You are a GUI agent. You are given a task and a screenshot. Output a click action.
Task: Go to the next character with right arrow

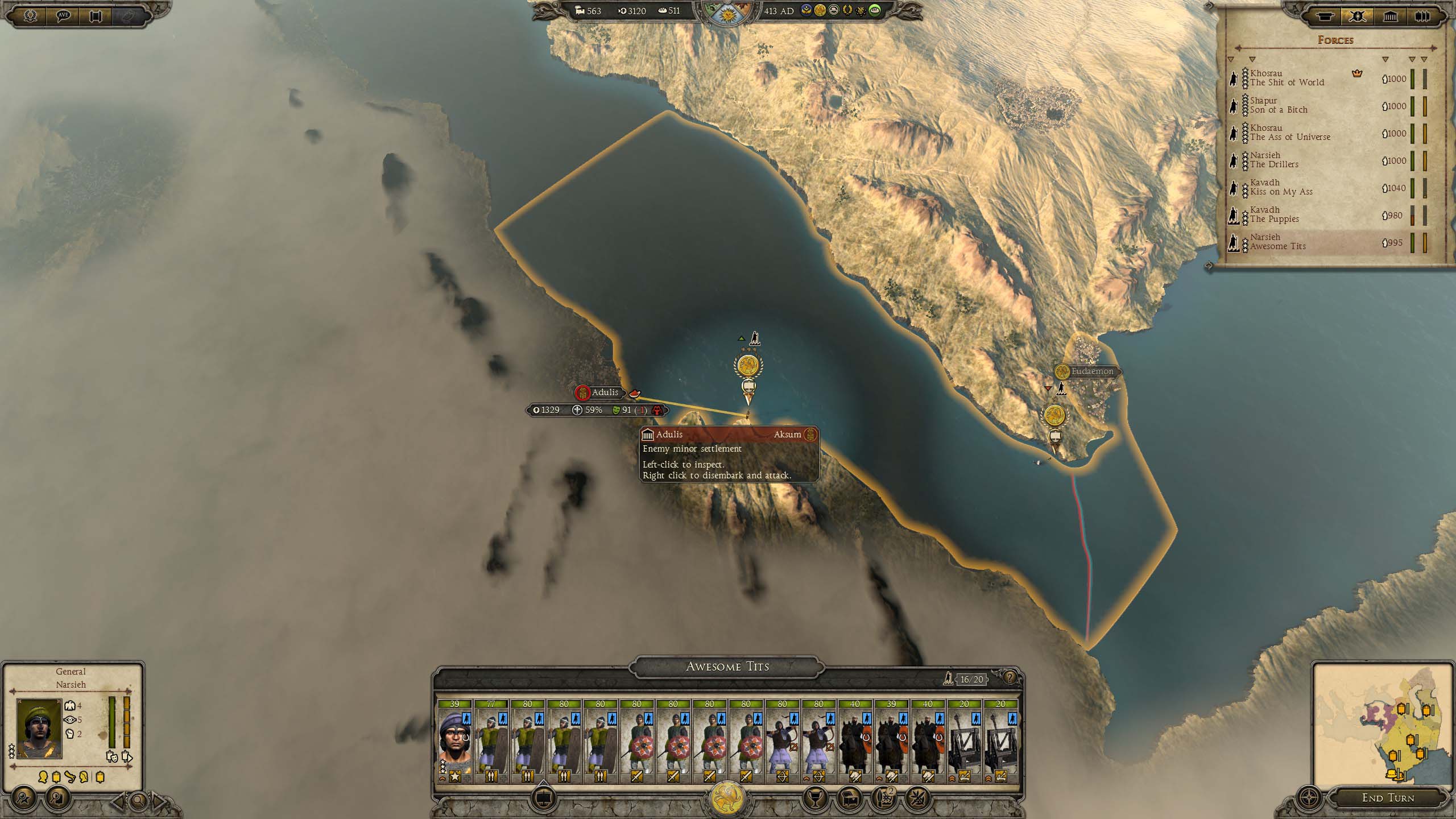(160, 802)
